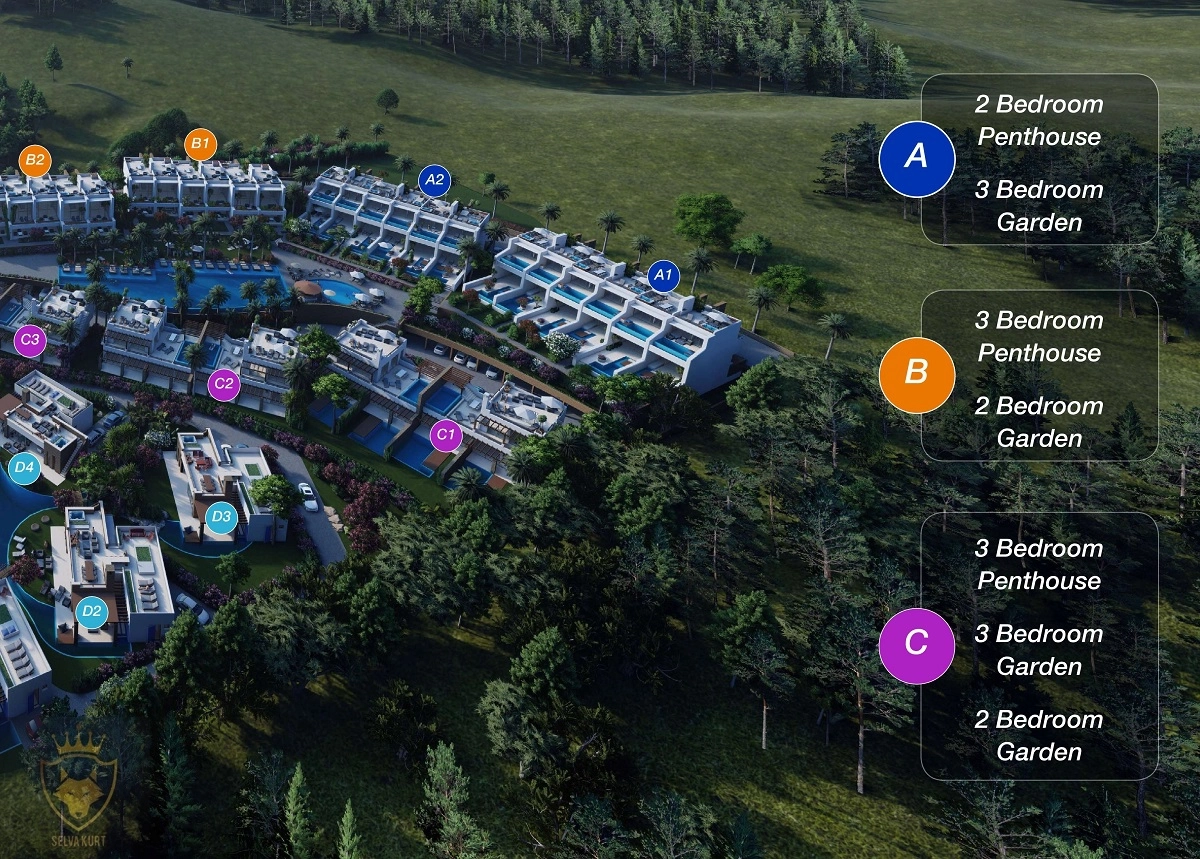Click the orange B1 map marker
1200x859 pixels.
click(201, 144)
